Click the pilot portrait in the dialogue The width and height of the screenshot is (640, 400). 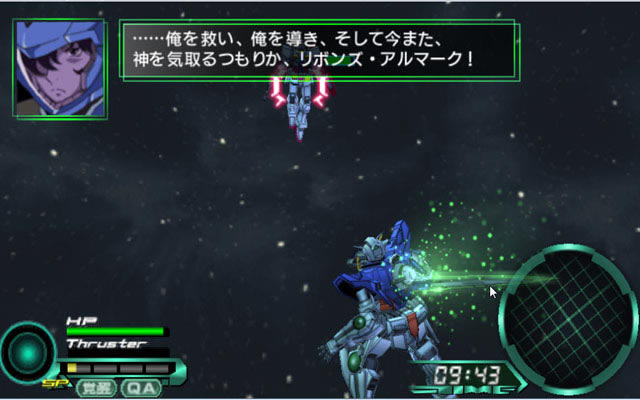pos(60,66)
